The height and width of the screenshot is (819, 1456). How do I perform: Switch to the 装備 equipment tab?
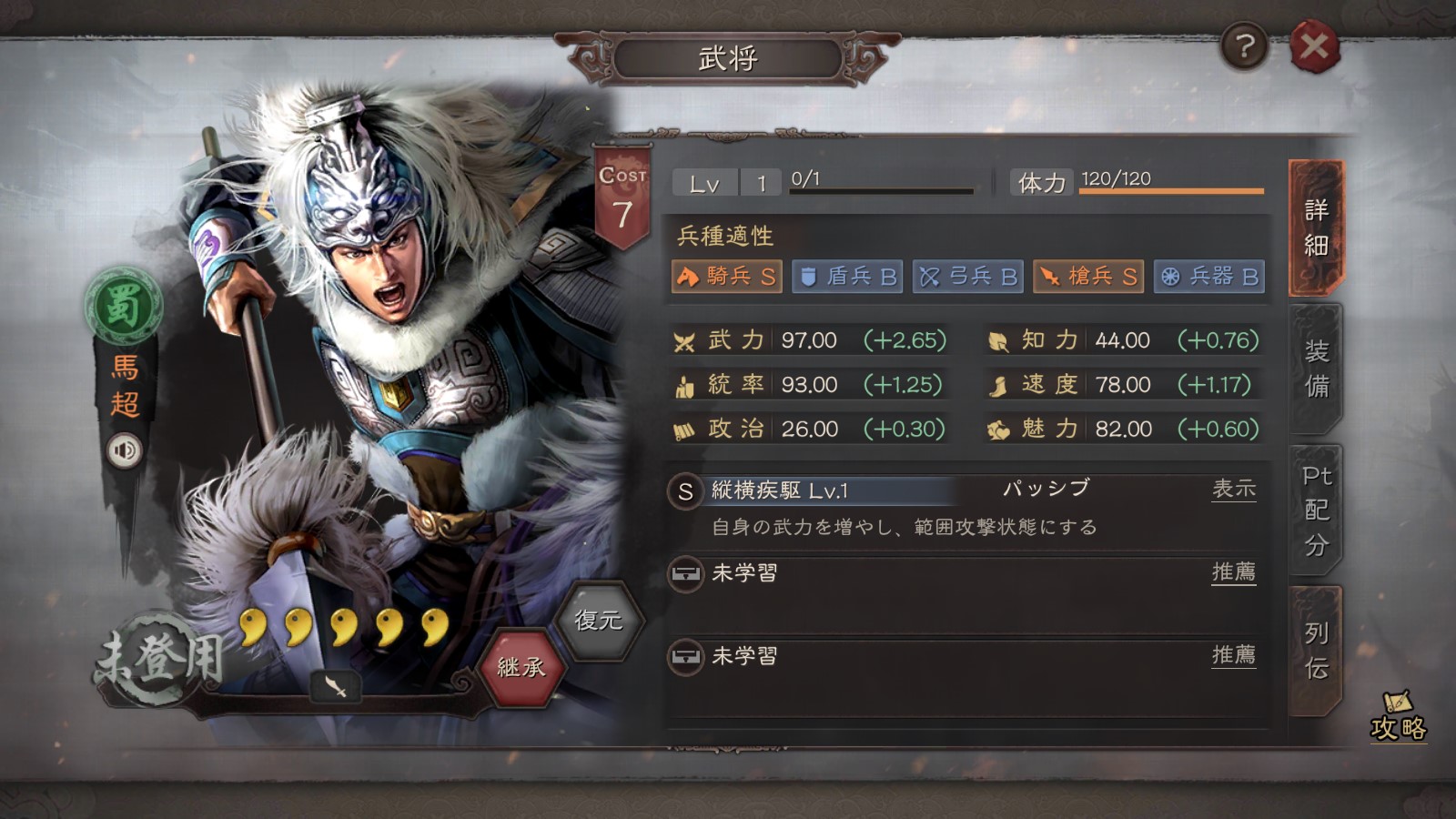1317,368
